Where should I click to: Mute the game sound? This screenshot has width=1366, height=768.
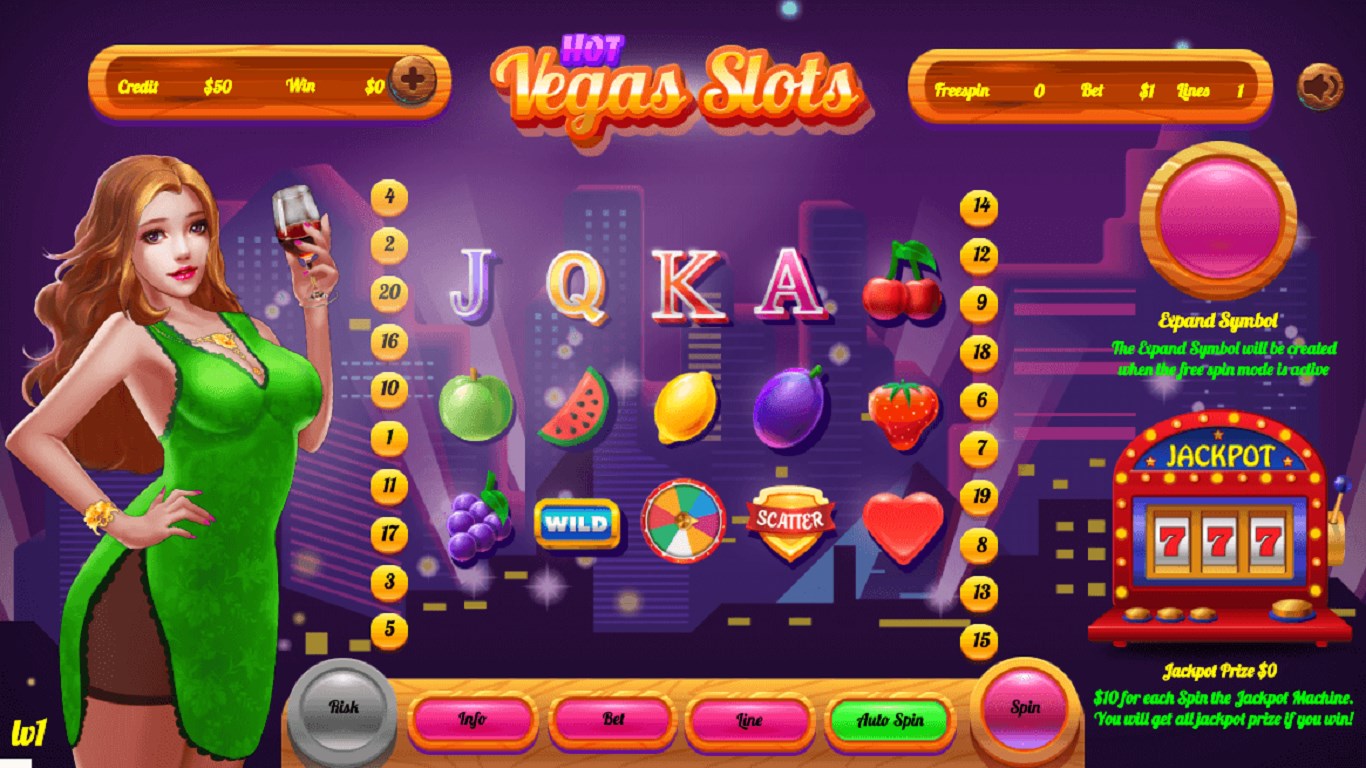click(x=1319, y=84)
